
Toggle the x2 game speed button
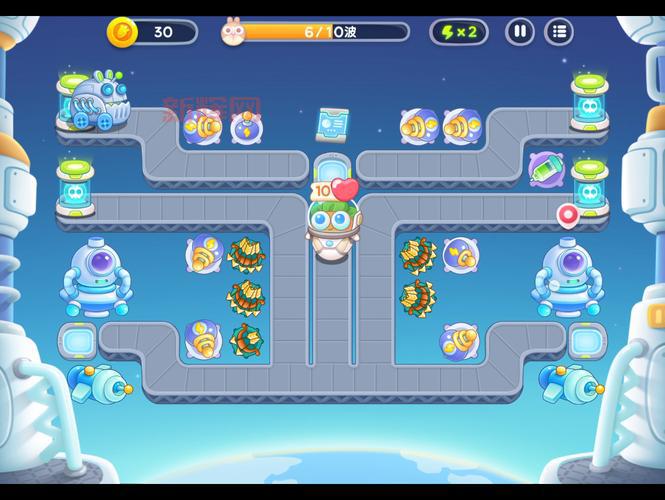tap(459, 32)
